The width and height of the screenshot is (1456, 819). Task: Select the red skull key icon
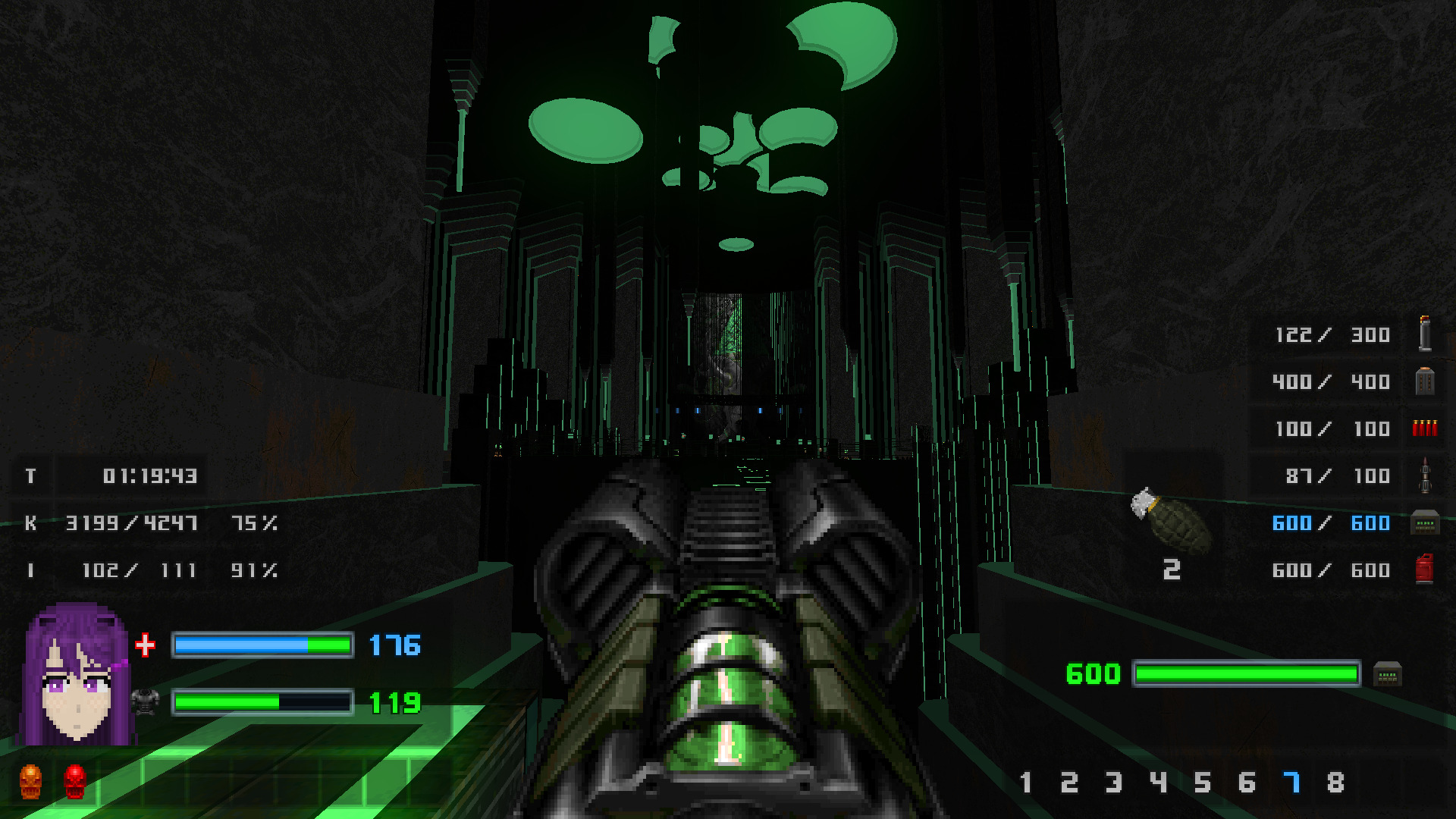pos(74,781)
